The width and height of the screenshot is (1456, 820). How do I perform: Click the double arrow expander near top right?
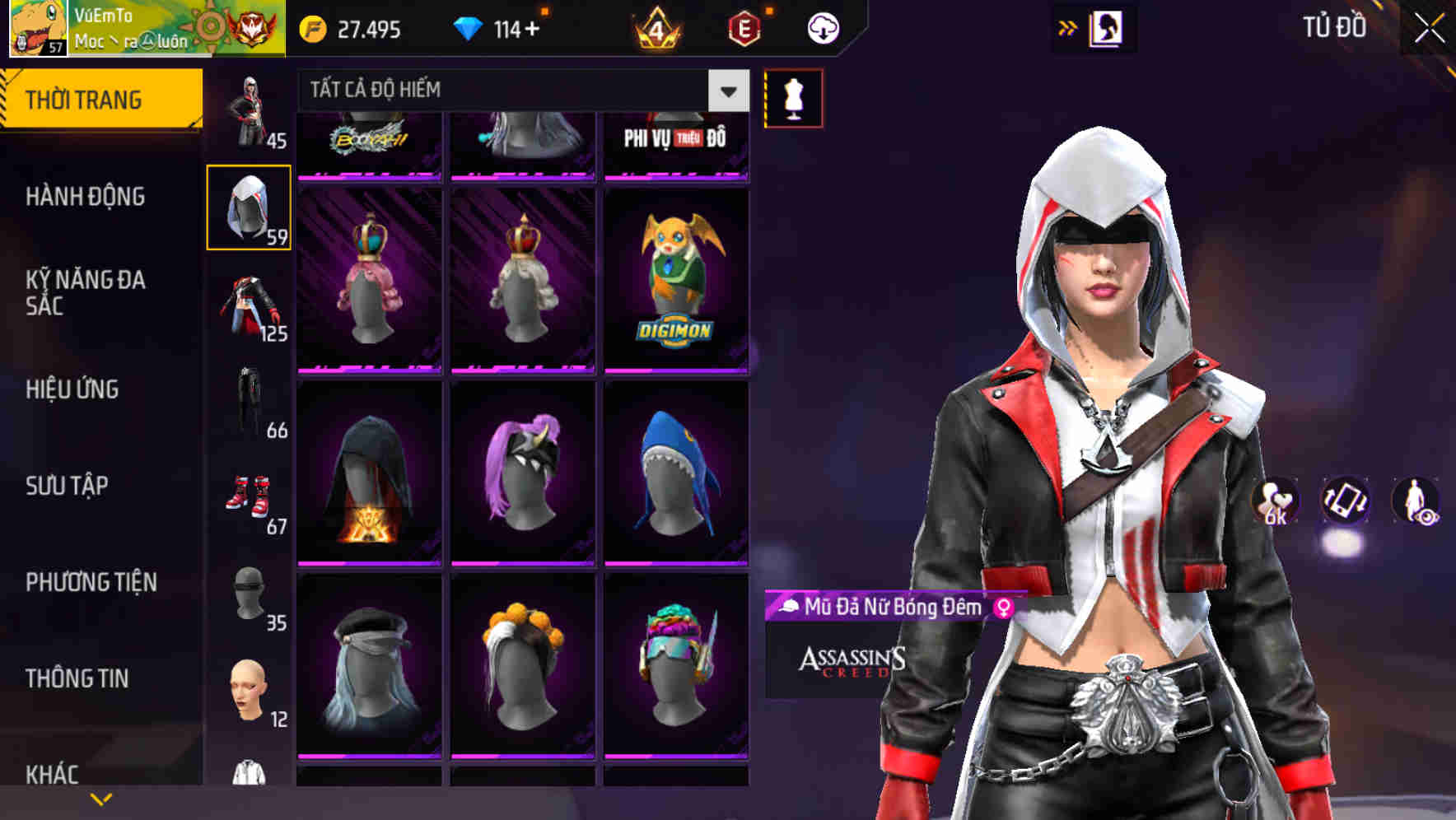coord(1066,27)
